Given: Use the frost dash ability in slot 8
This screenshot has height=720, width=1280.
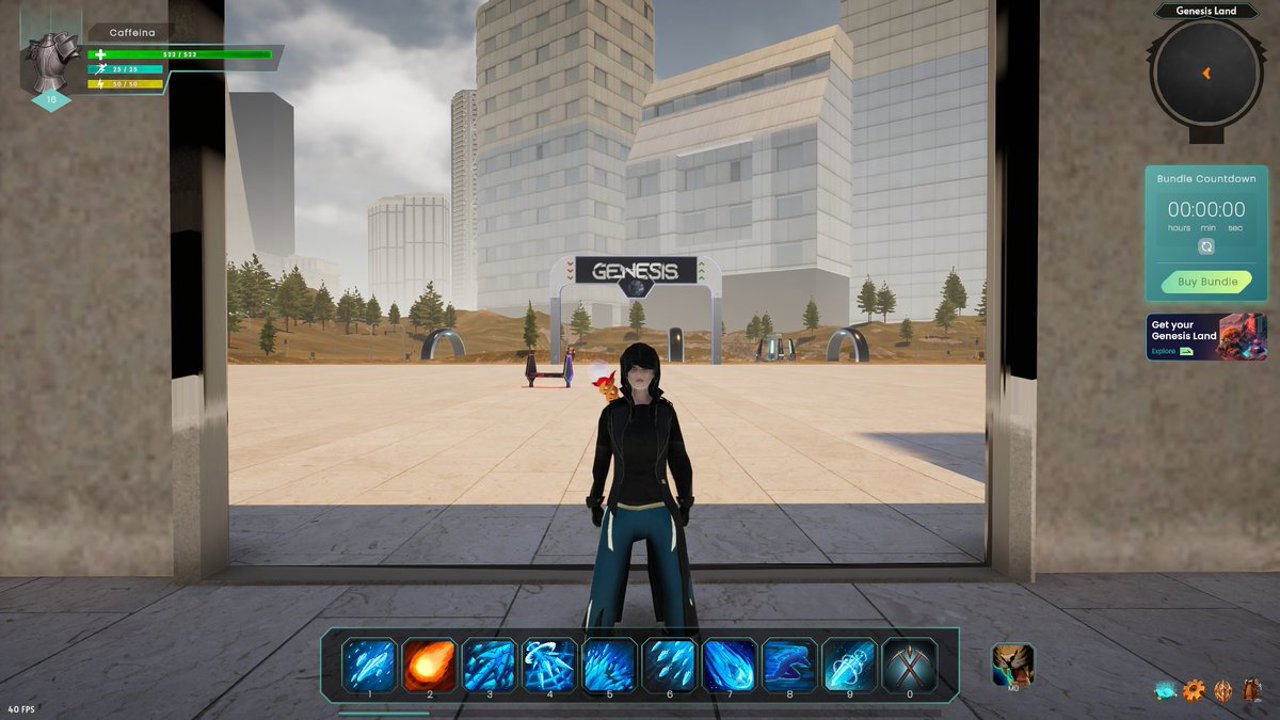Looking at the screenshot, I should pyautogui.click(x=789, y=665).
